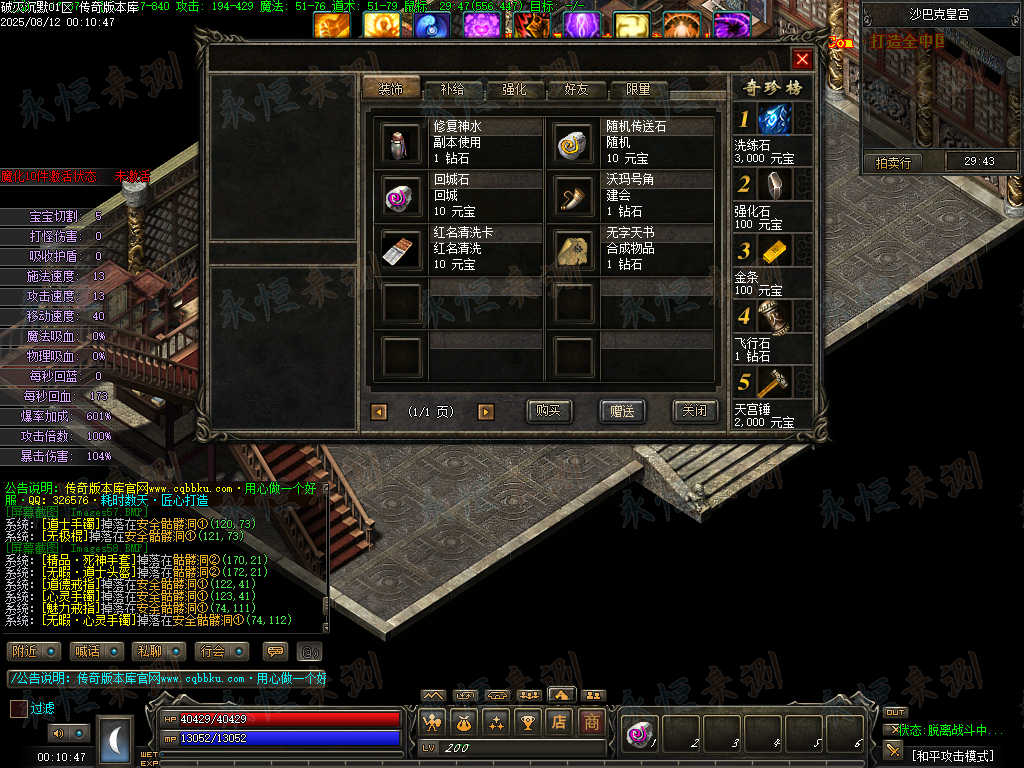The width and height of the screenshot is (1024, 768).
Task: Close the shop window with the red X
Action: (802, 59)
